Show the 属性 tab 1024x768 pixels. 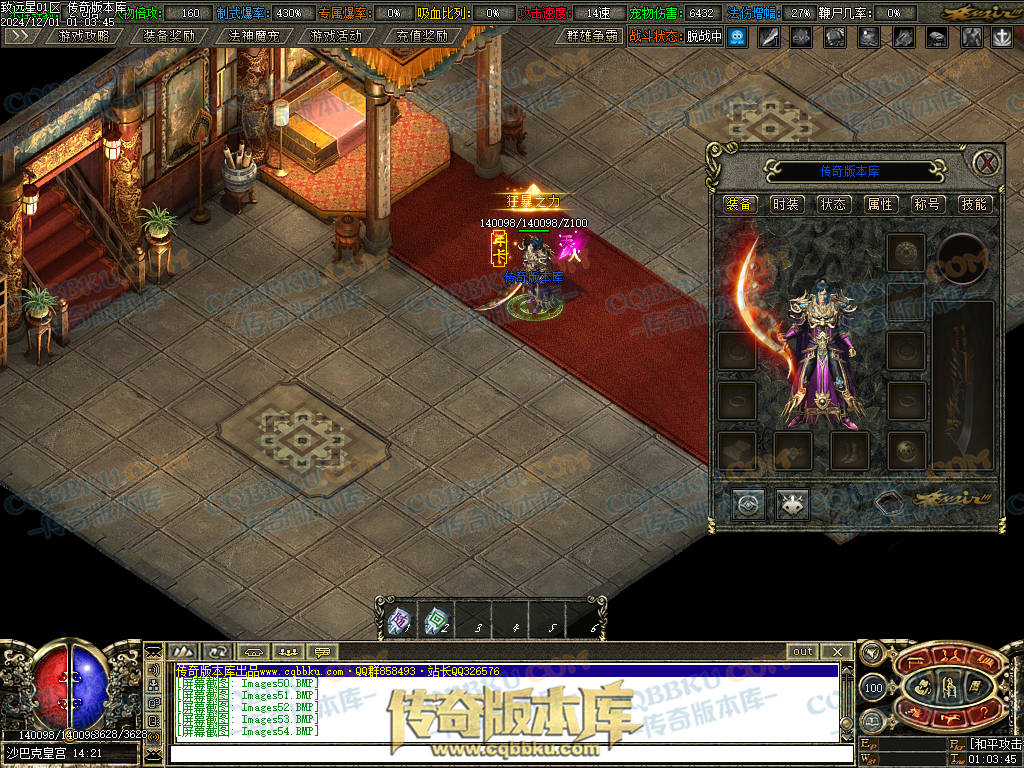(880, 204)
